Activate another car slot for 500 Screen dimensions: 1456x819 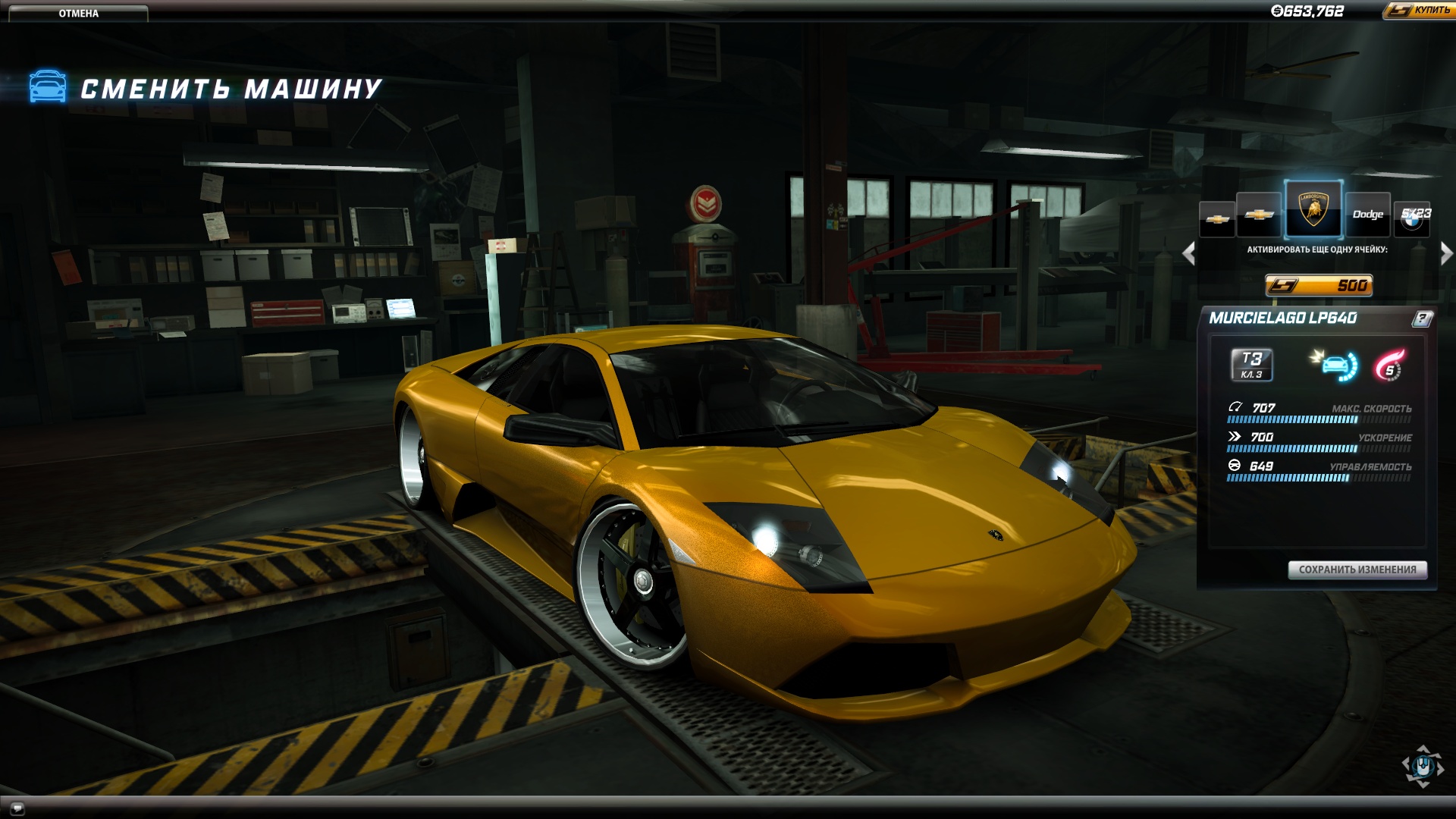coord(1319,285)
